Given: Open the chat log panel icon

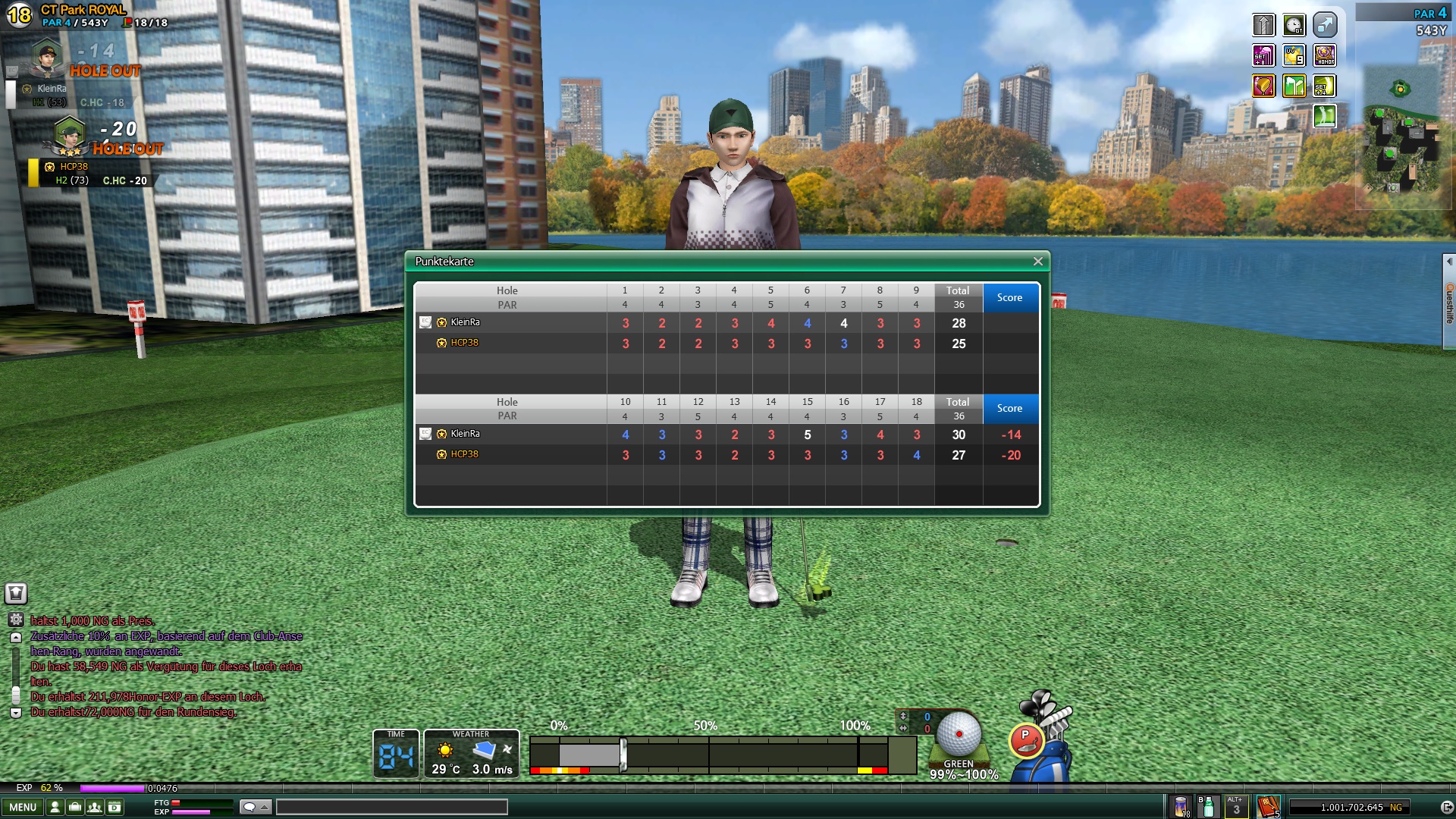Looking at the screenshot, I should 16,594.
